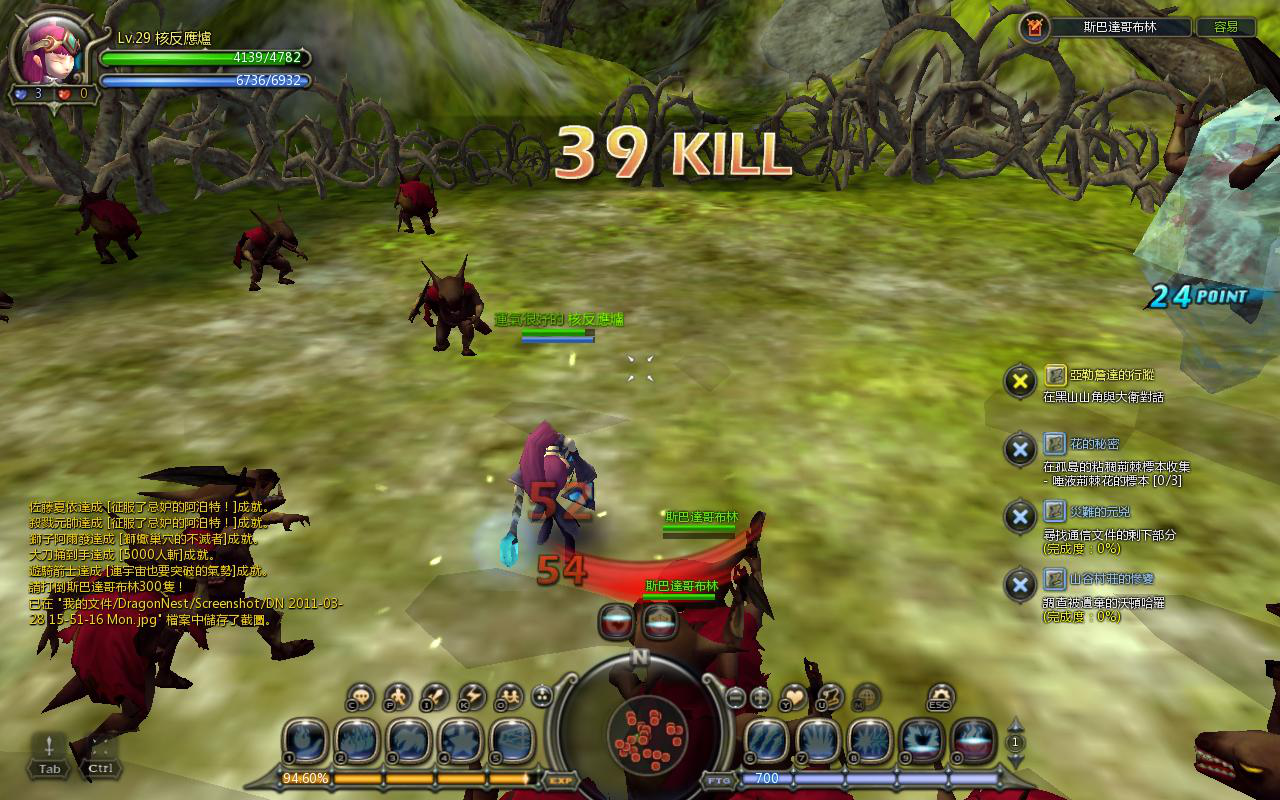Zoom in the minimap with plus button
The width and height of the screenshot is (1280, 800).
click(x=760, y=697)
